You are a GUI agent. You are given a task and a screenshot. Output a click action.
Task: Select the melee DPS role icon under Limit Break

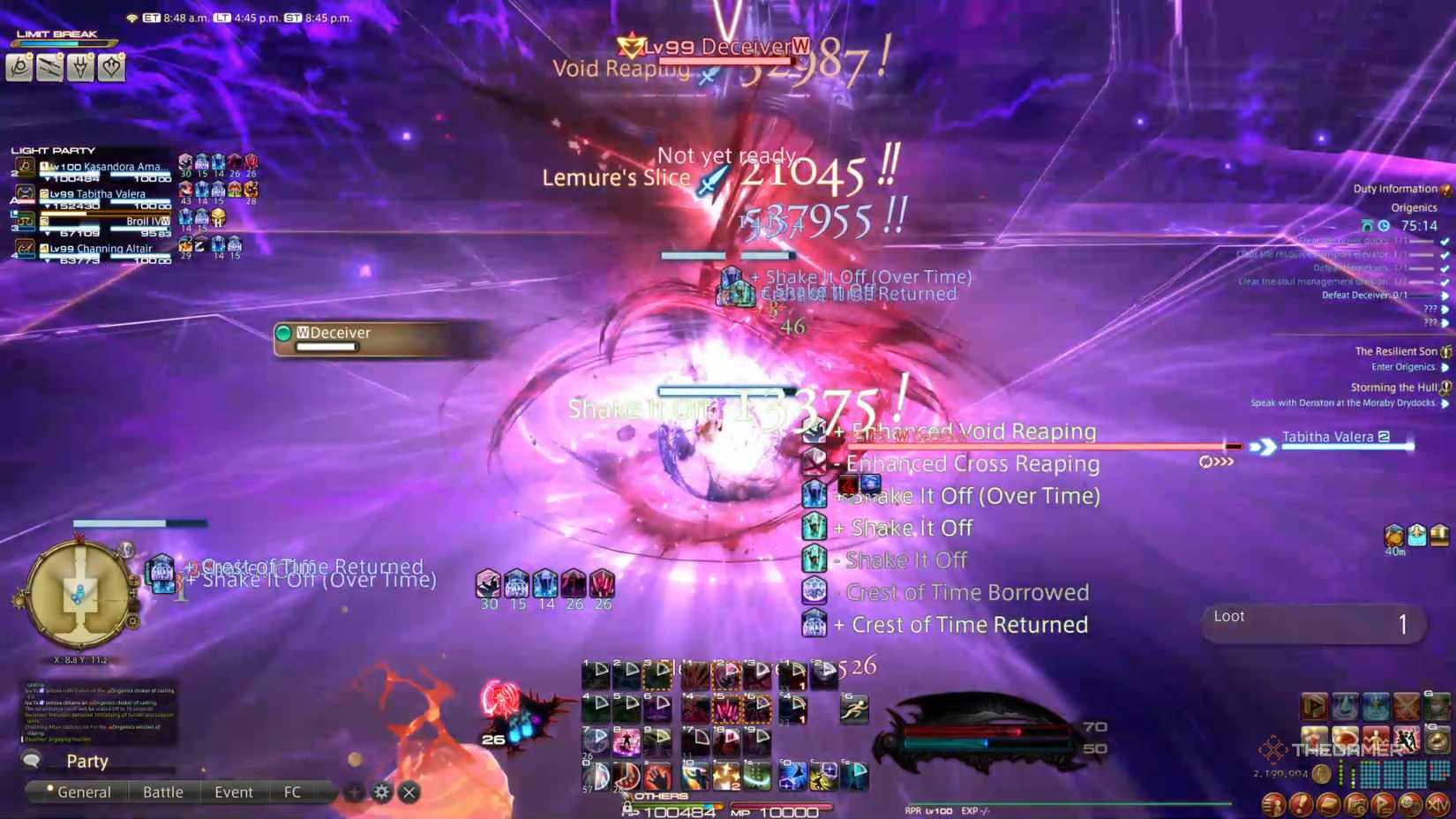[x=49, y=68]
